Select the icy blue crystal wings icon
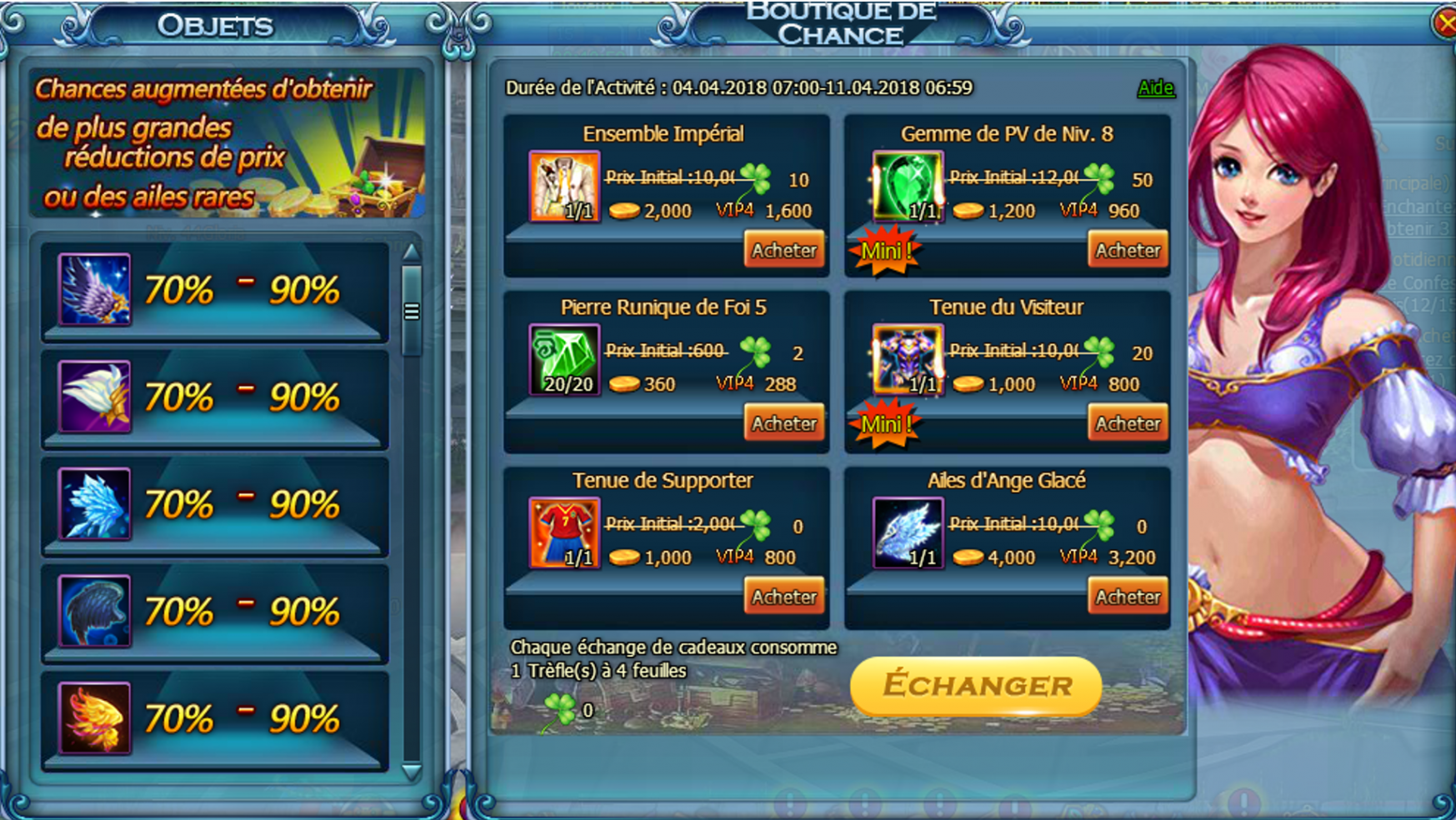Viewport: 1456px width, 820px height. pos(94,504)
